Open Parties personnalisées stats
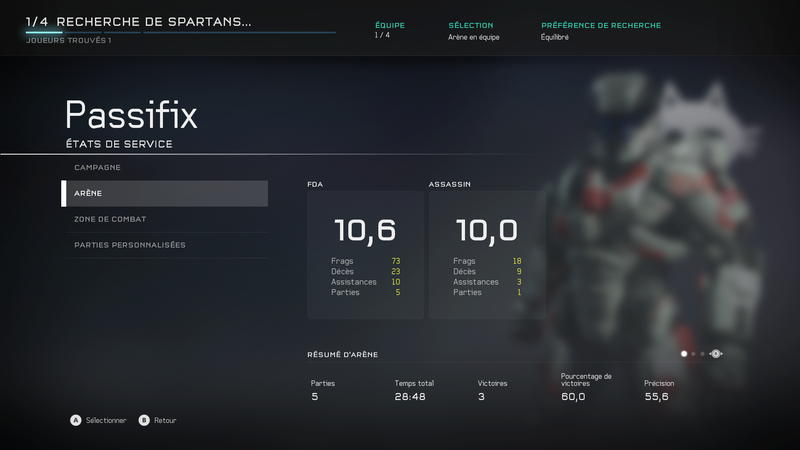800x450 pixels. pos(165,245)
